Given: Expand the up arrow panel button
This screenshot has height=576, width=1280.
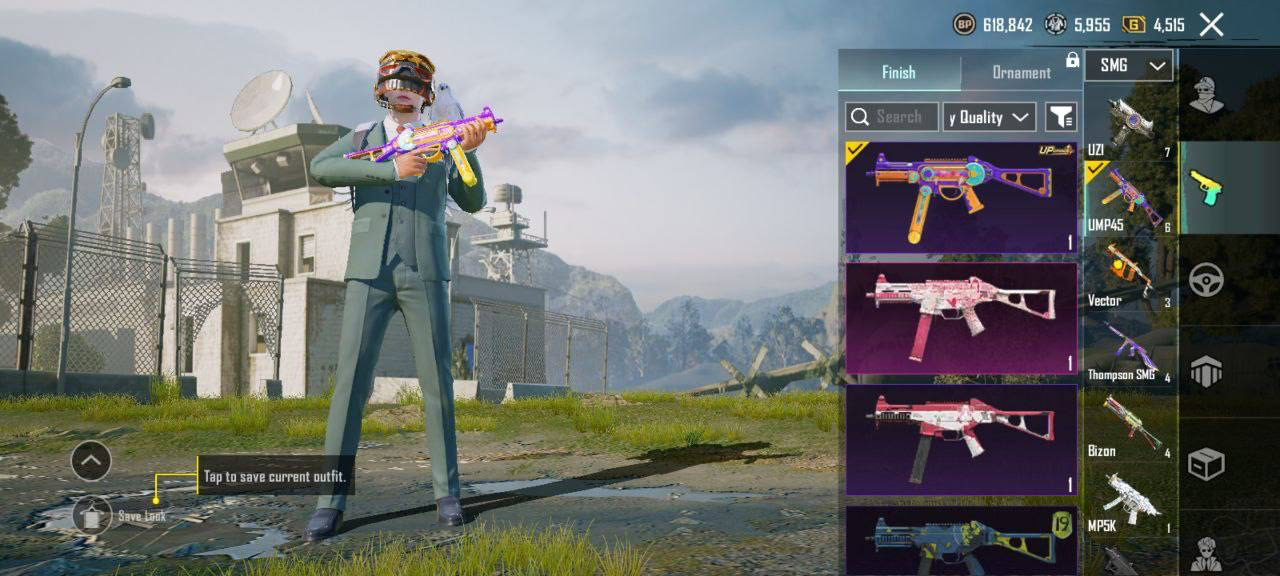Looking at the screenshot, I should [x=91, y=461].
